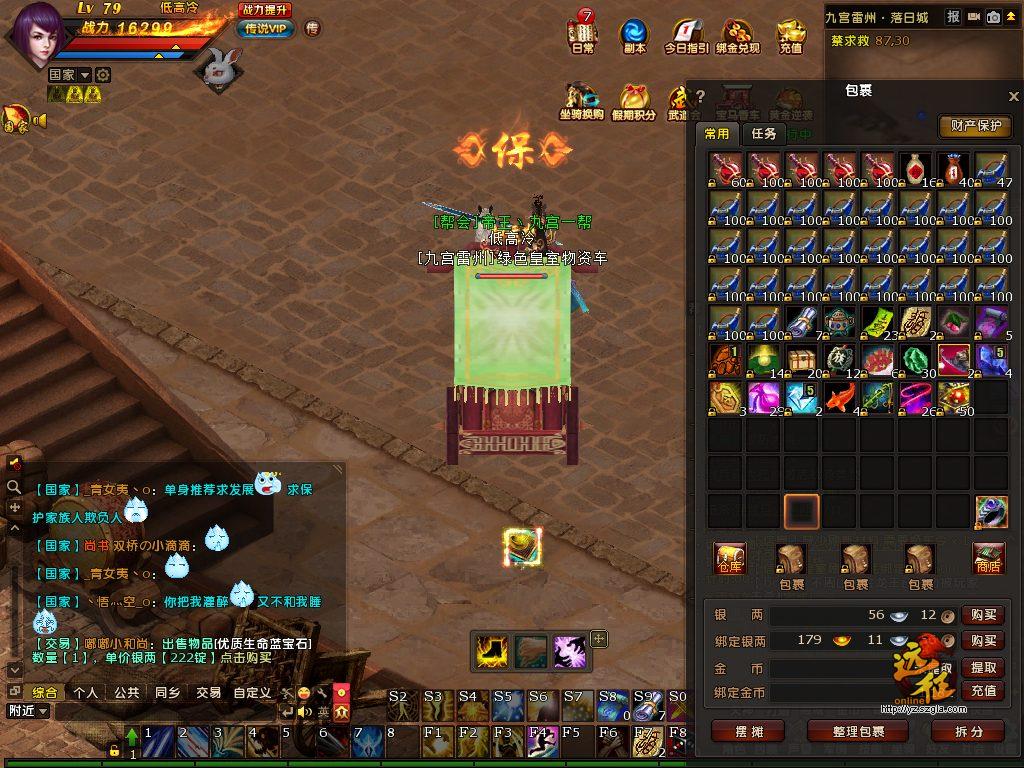
Task: Select the orange koi fish item
Action: (839, 397)
